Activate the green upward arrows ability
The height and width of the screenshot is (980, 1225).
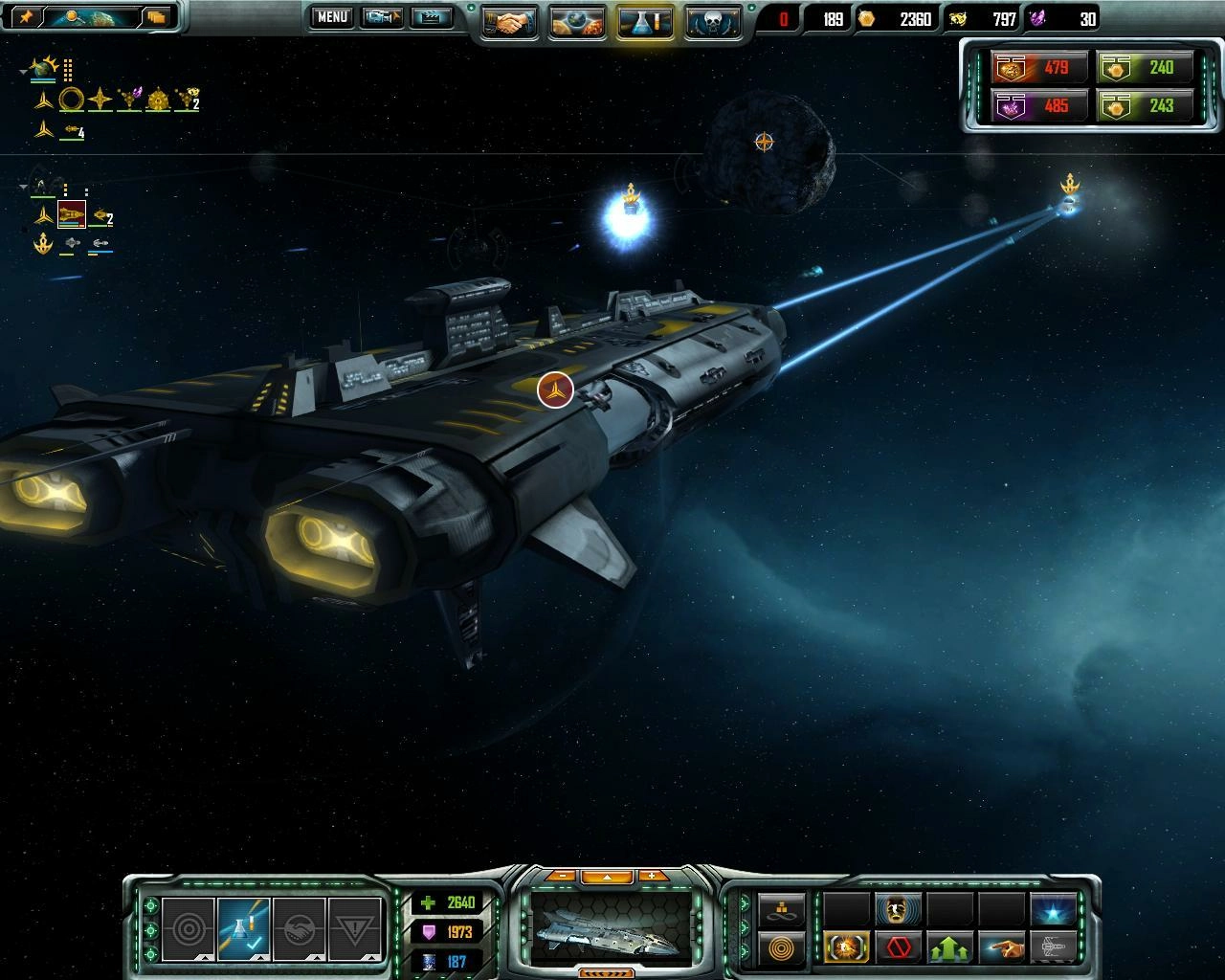click(949, 948)
